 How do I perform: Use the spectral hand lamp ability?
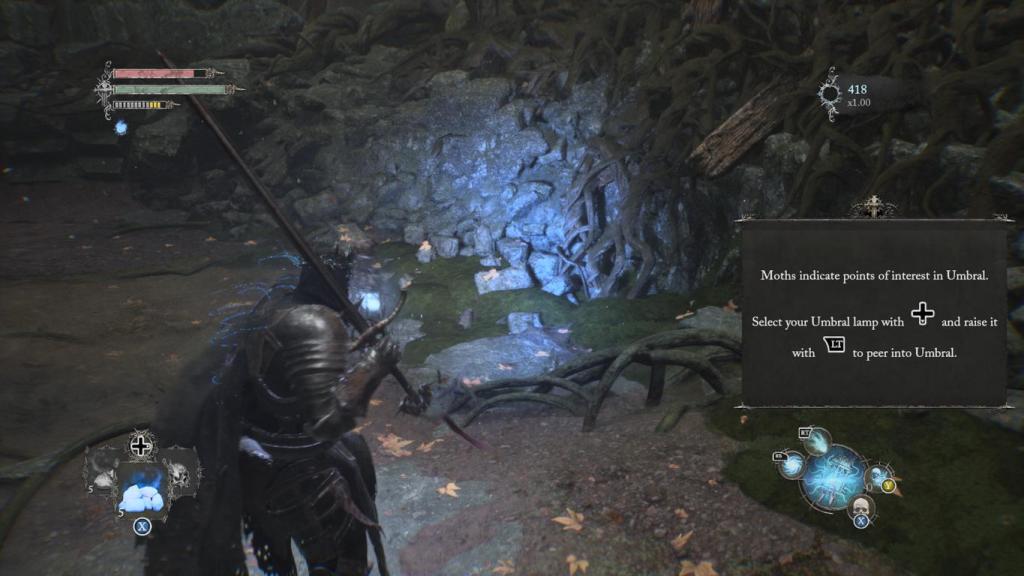pyautogui.click(x=817, y=440)
